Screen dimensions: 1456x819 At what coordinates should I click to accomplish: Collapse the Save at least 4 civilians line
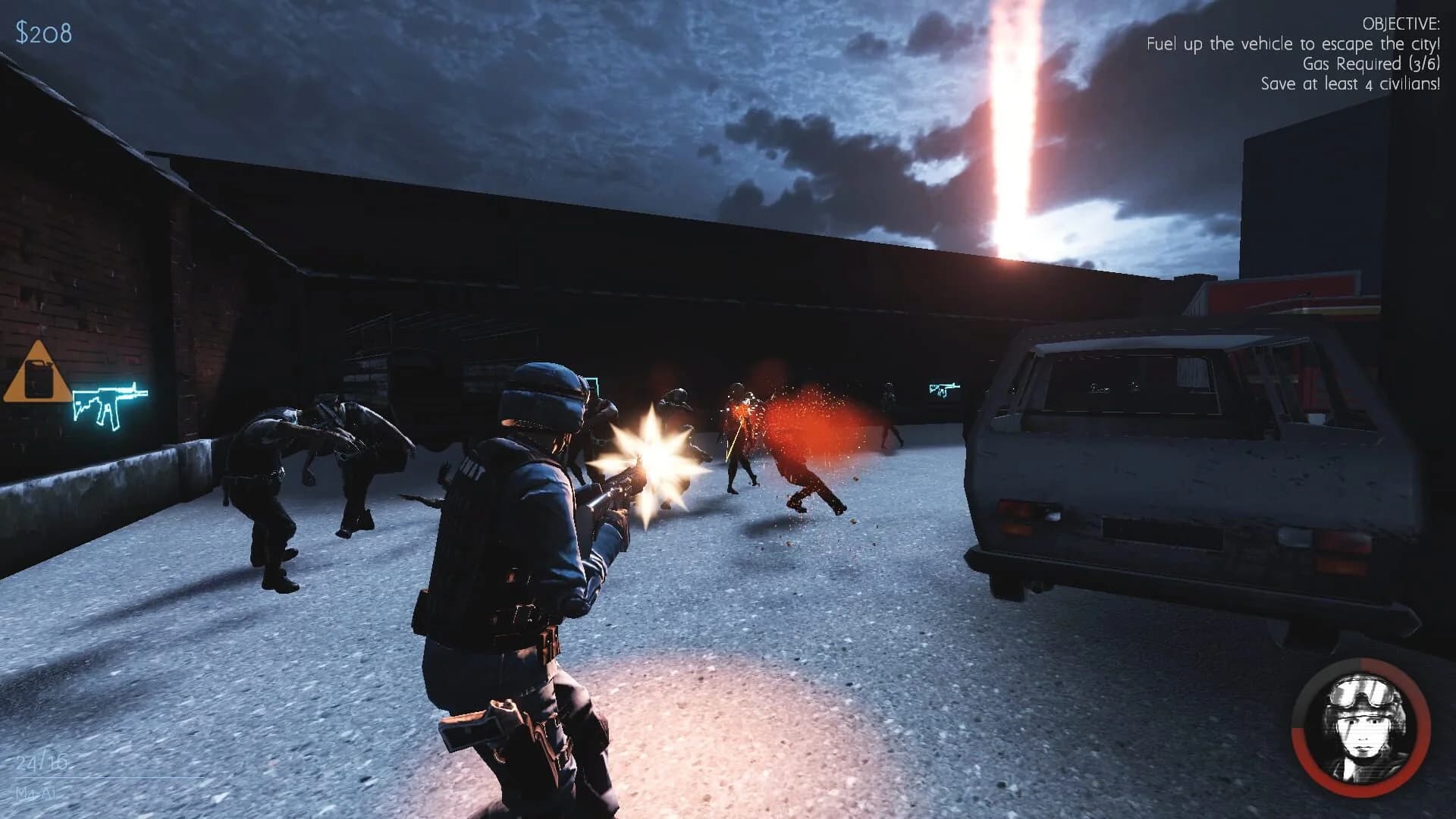1349,85
